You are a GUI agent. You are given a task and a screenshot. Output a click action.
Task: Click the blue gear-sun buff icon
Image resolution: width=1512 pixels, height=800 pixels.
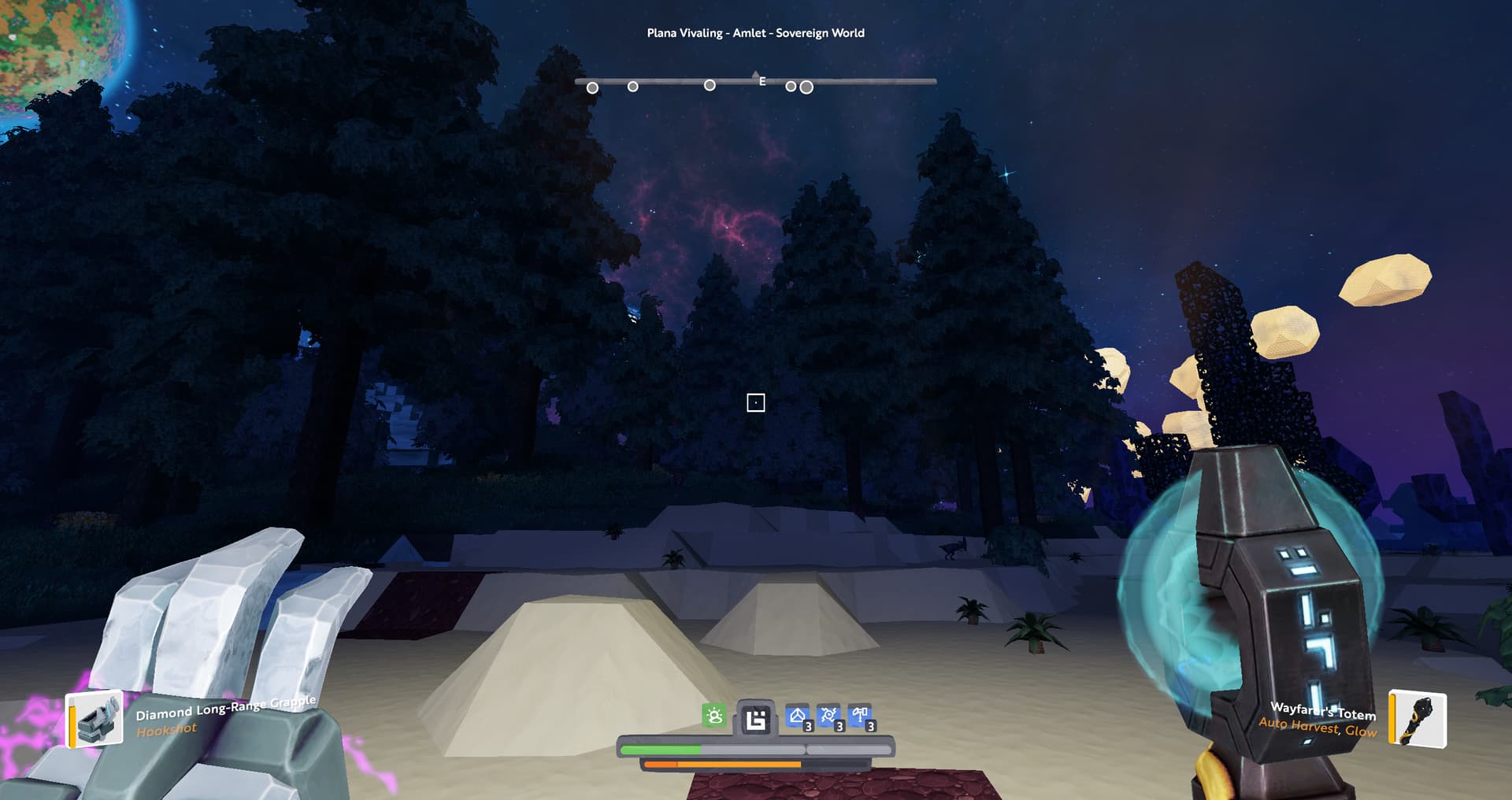828,717
